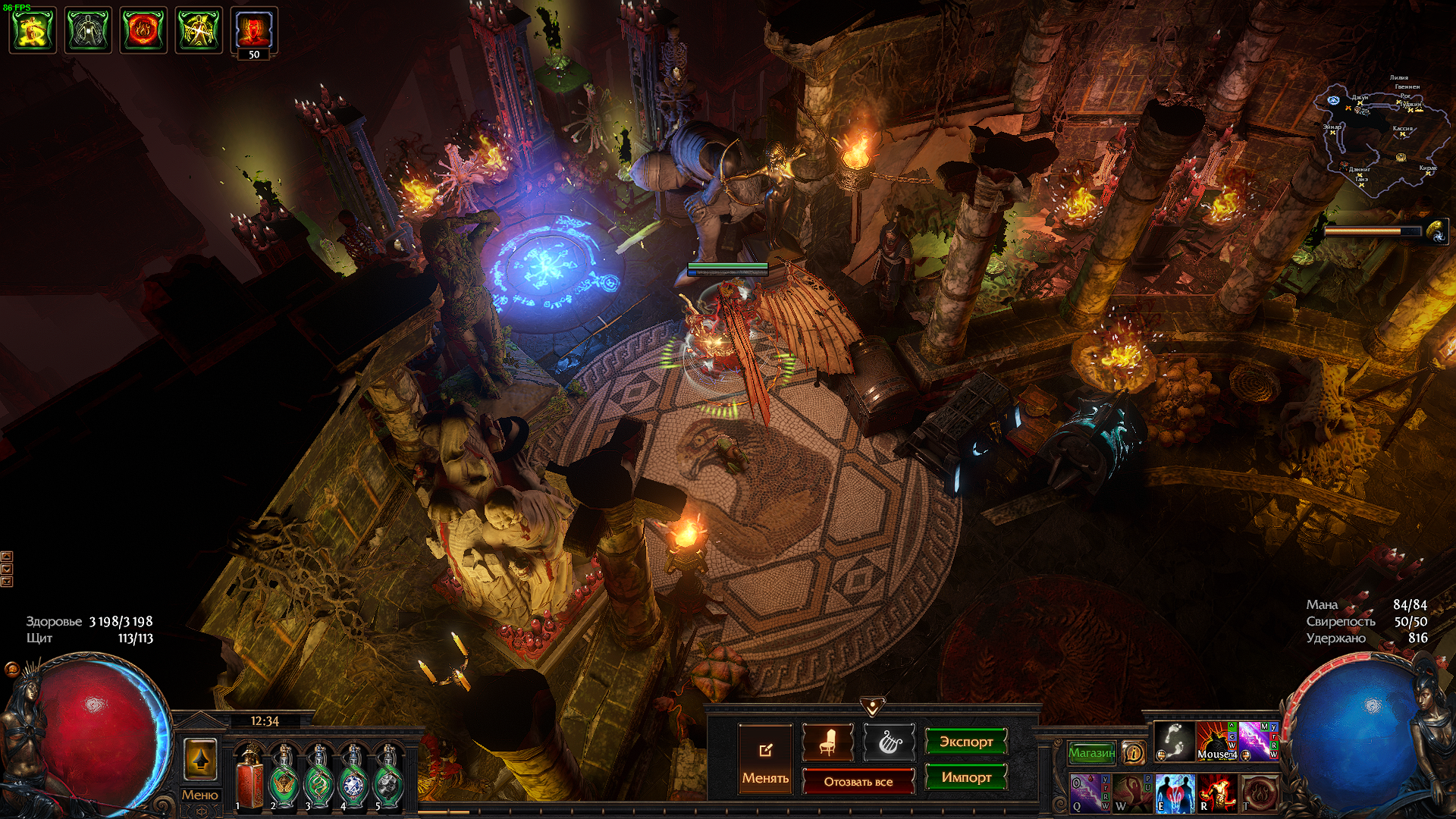The height and width of the screenshot is (819, 1456).
Task: Click the Экспорт hideout button
Action: pos(965,742)
